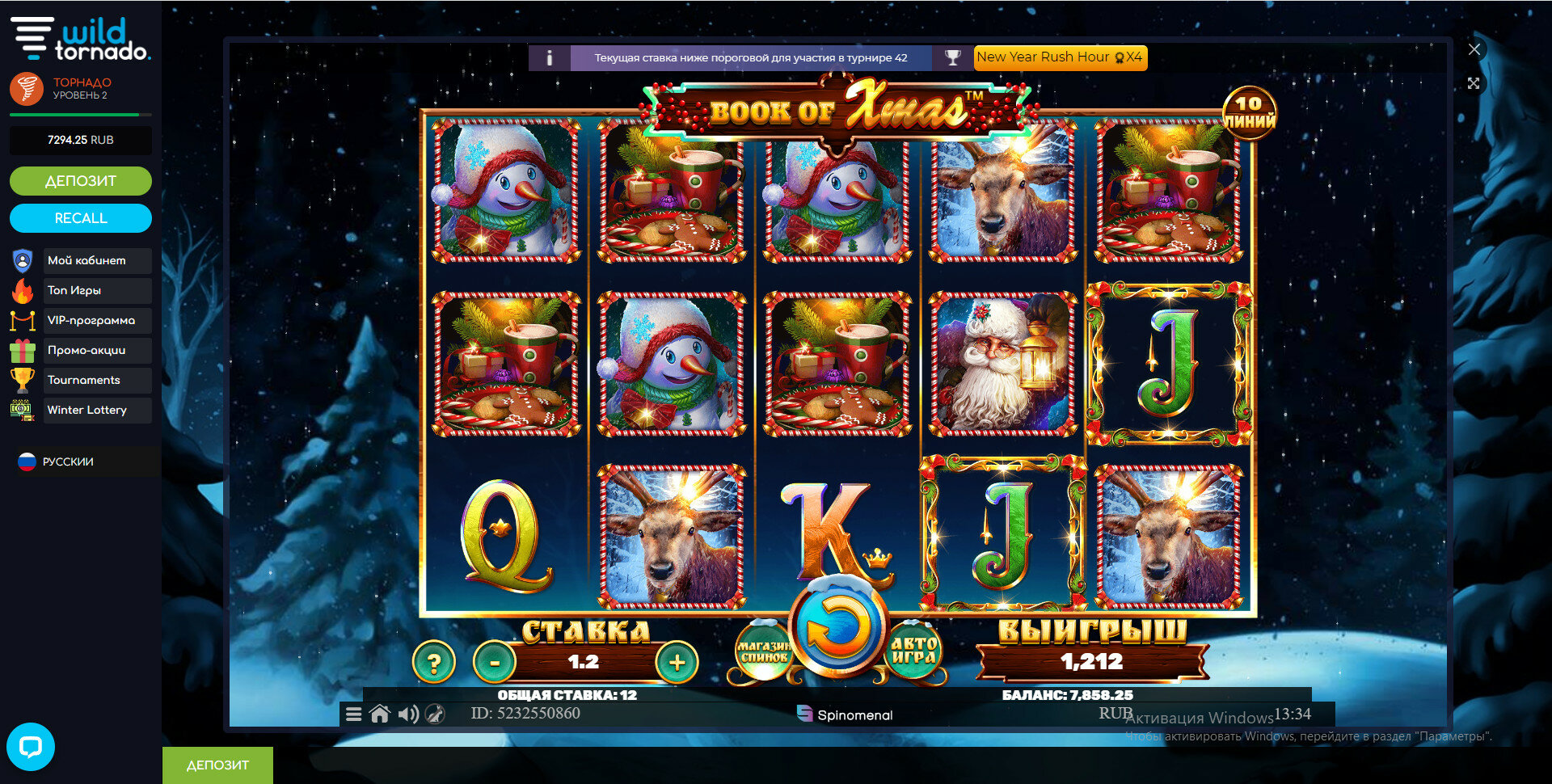Activate the Авто Игра autoplay button
Image resolution: width=1552 pixels, height=784 pixels.
point(913,651)
